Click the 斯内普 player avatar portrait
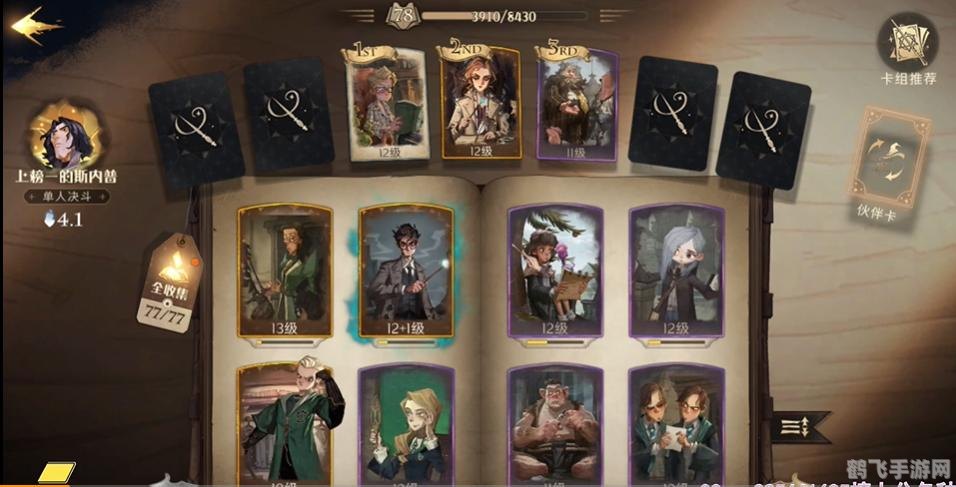The image size is (956, 487). point(67,136)
